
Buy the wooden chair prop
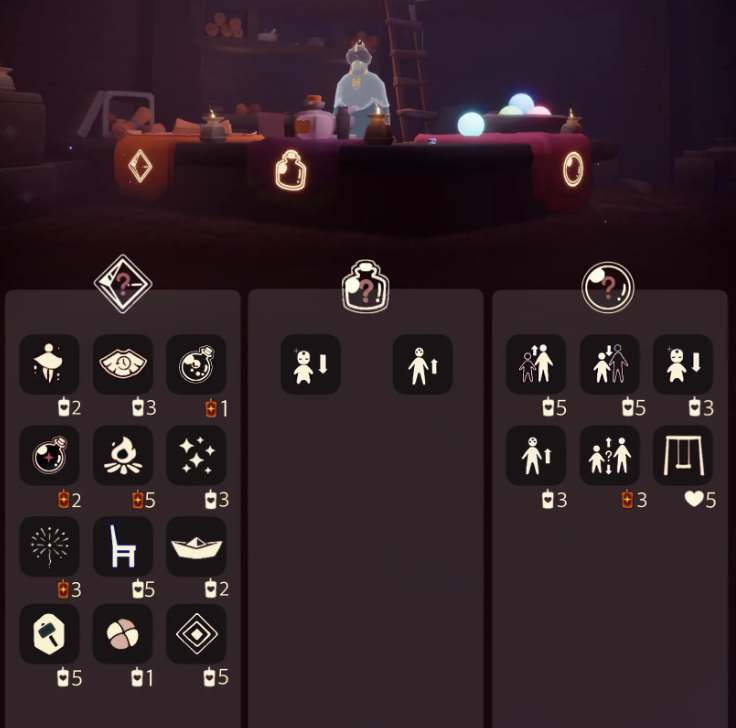point(123,546)
